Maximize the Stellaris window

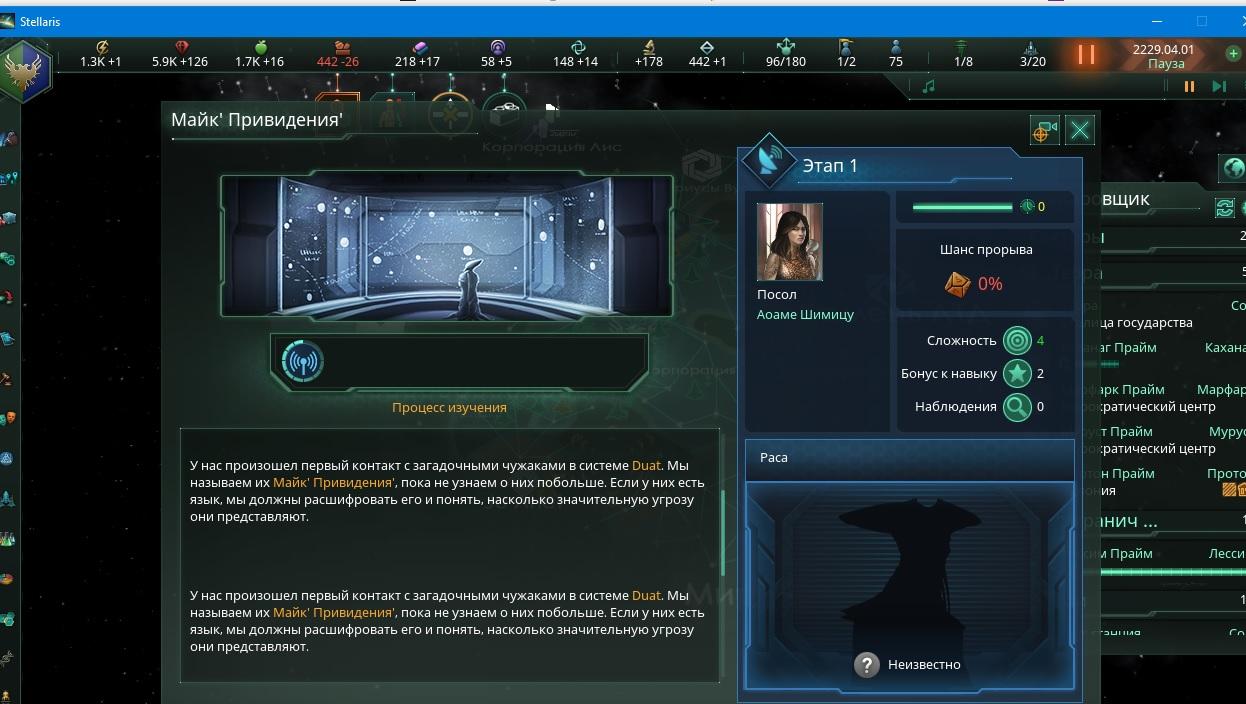(x=1202, y=21)
